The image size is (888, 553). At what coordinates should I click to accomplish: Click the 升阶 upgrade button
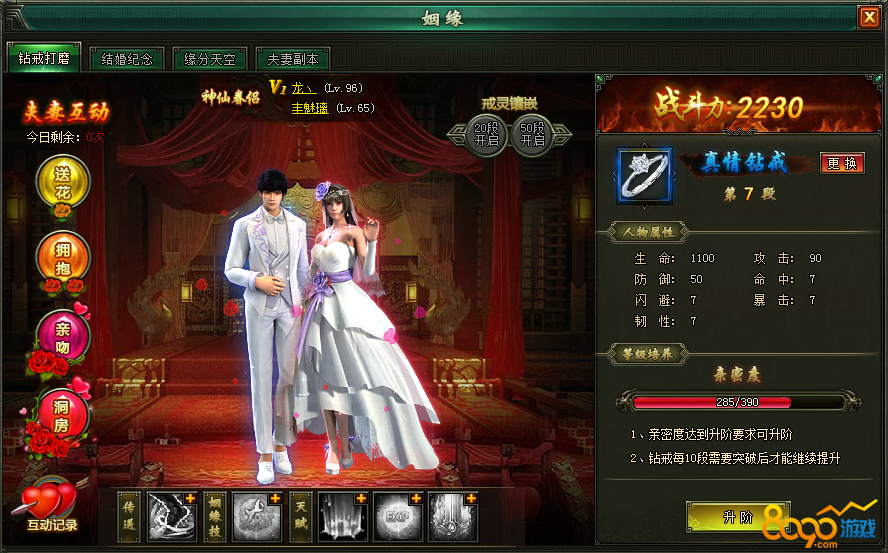click(736, 517)
